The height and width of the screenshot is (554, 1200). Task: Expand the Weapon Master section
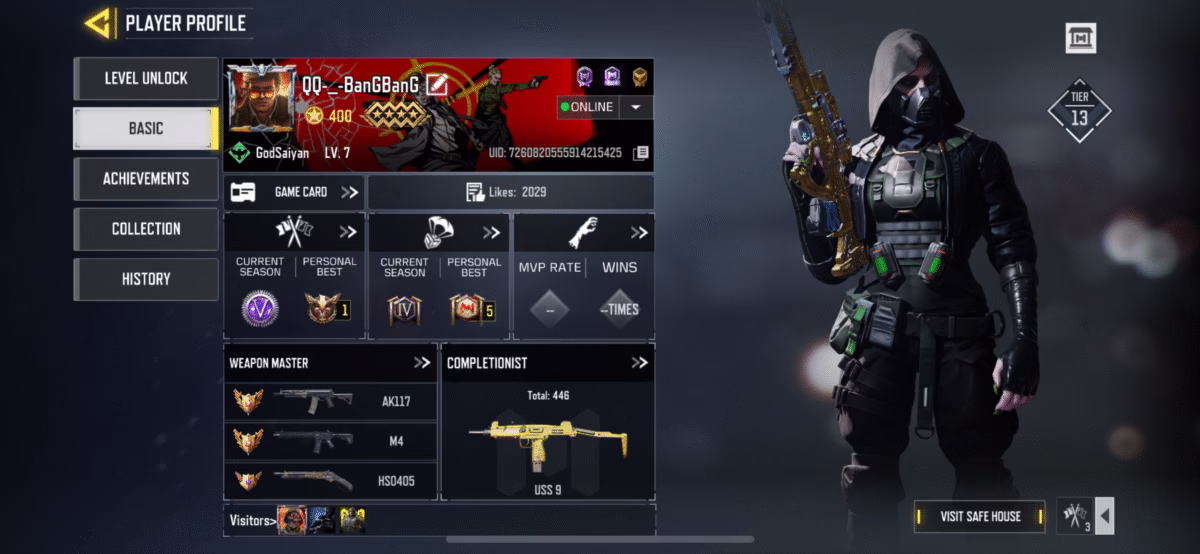pyautogui.click(x=422, y=362)
